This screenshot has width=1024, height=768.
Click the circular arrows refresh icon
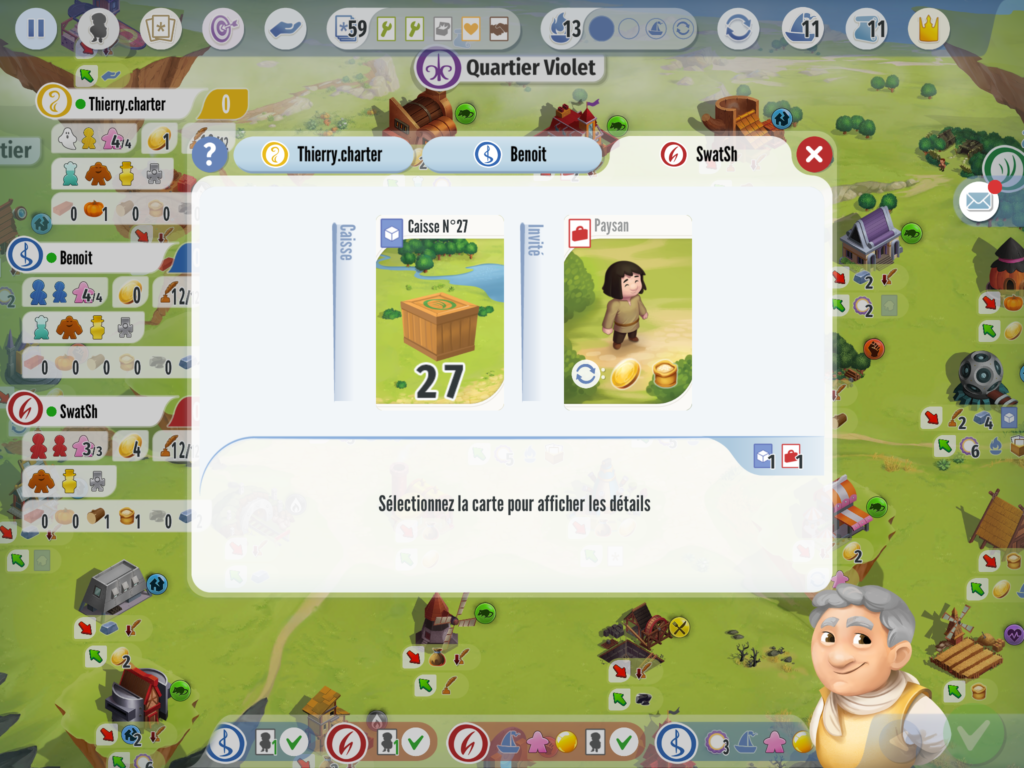pos(738,28)
